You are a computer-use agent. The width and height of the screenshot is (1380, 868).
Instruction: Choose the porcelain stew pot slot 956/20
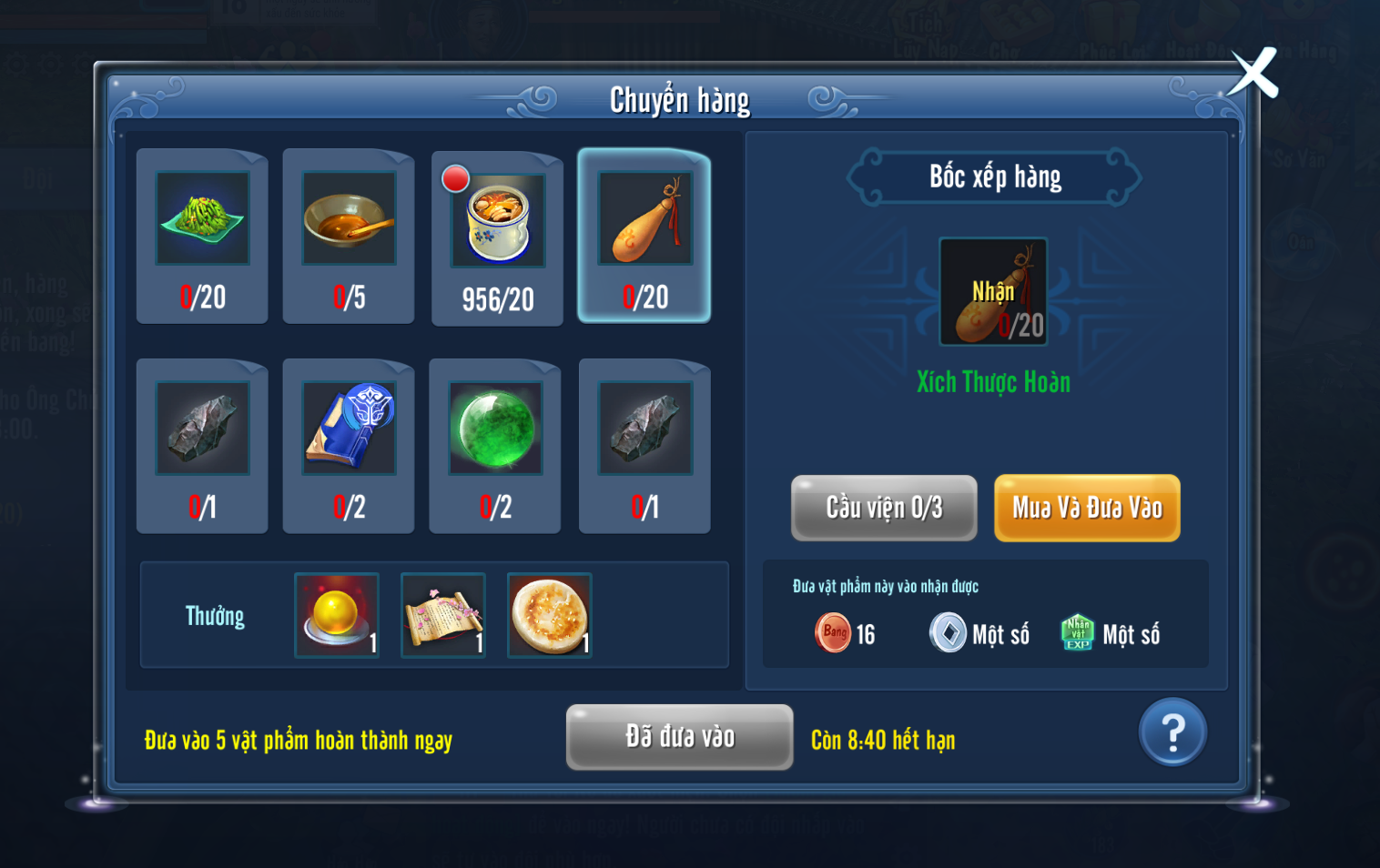coord(497,238)
